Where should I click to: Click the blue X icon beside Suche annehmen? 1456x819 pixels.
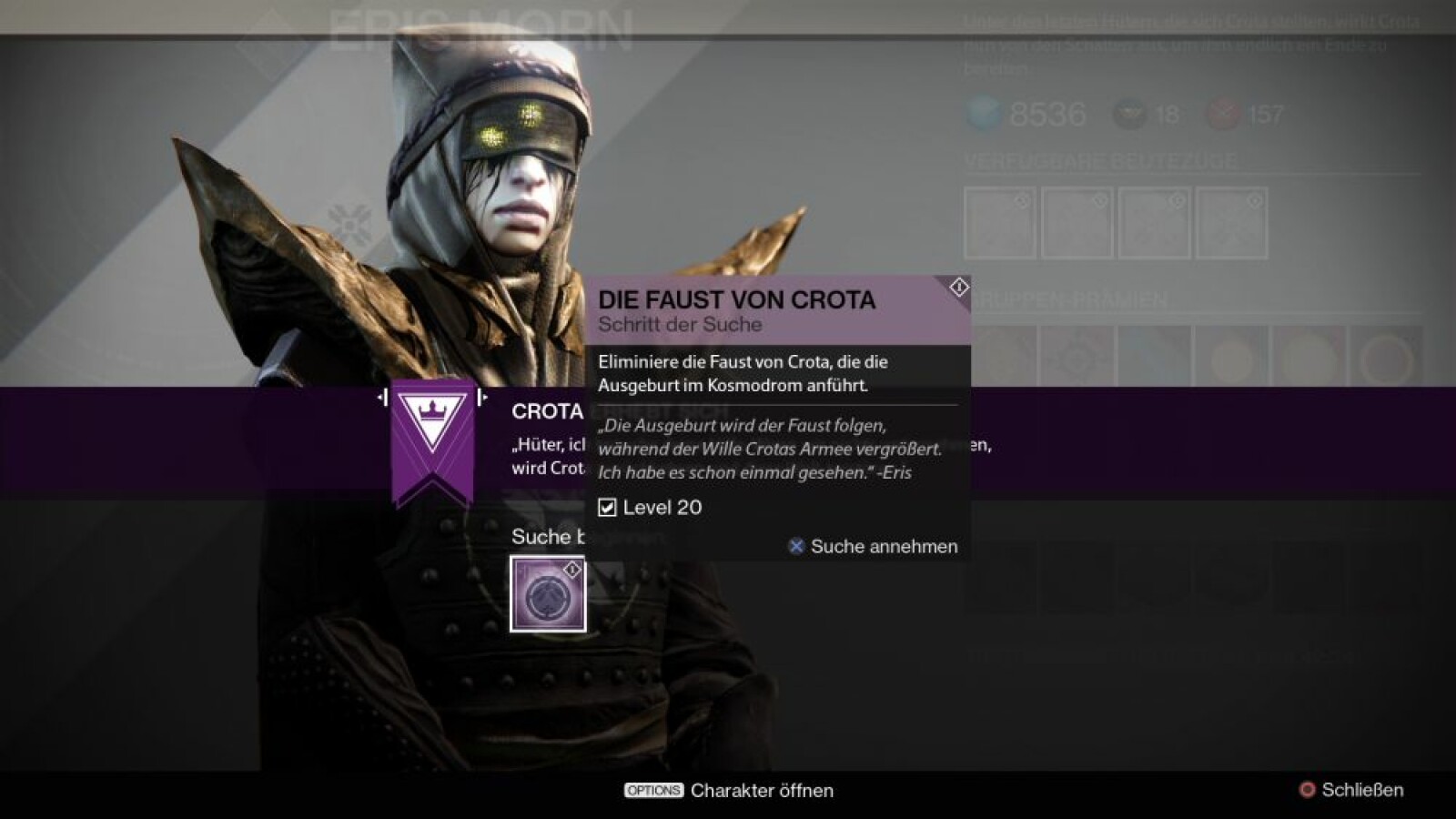[796, 546]
